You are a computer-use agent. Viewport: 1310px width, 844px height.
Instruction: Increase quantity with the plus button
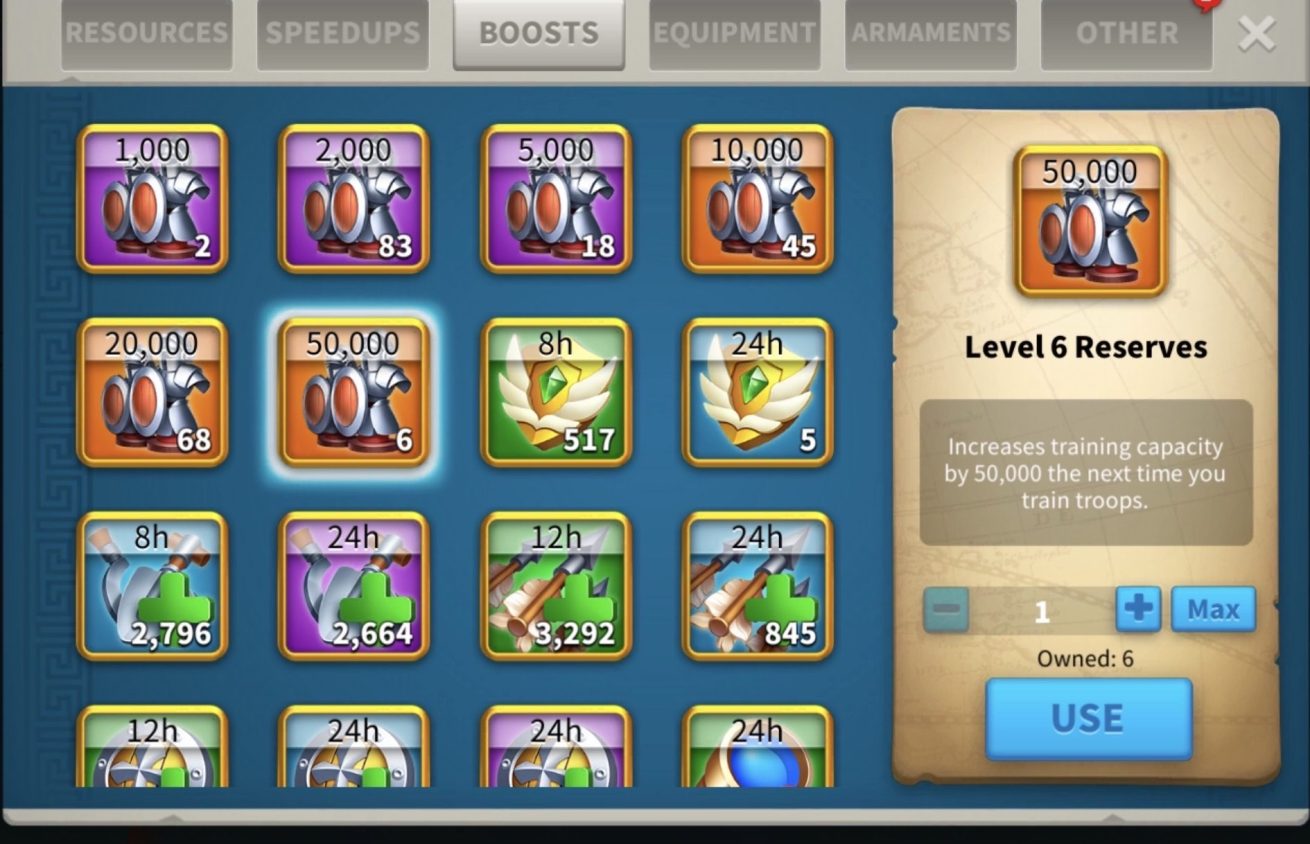[1138, 609]
